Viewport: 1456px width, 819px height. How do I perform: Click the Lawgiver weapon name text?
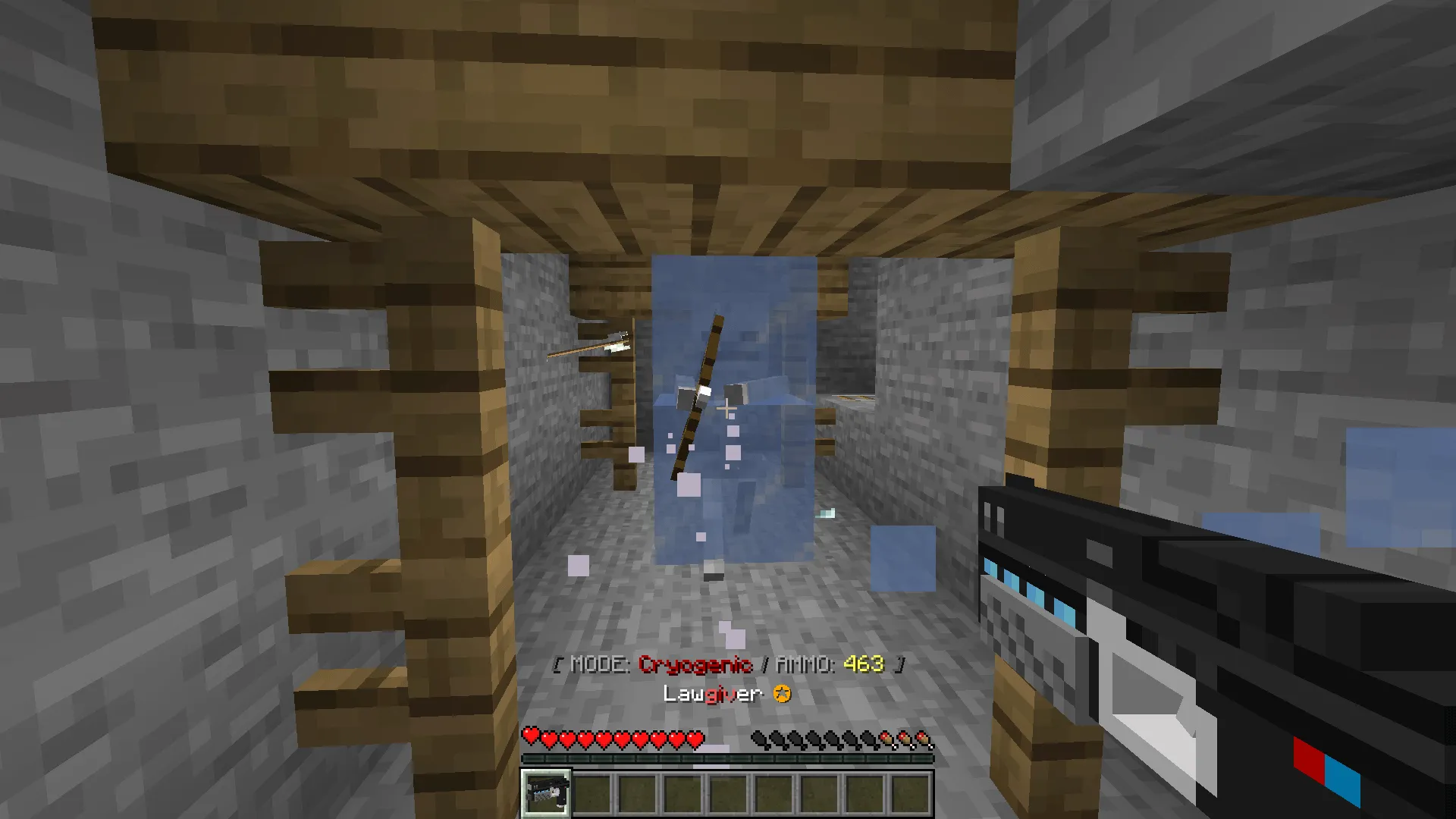pyautogui.click(x=713, y=692)
